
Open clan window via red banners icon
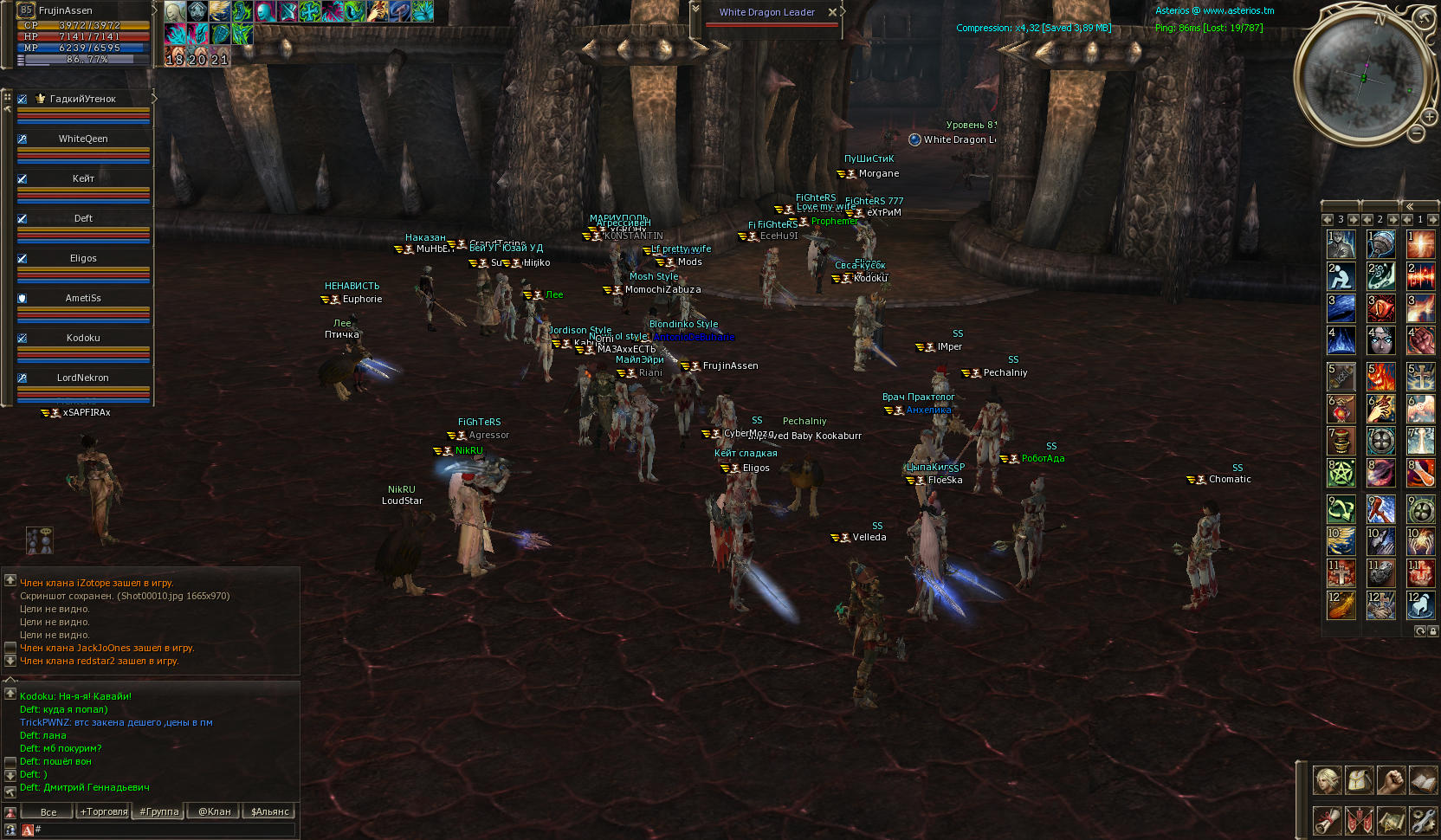[x=1359, y=820]
